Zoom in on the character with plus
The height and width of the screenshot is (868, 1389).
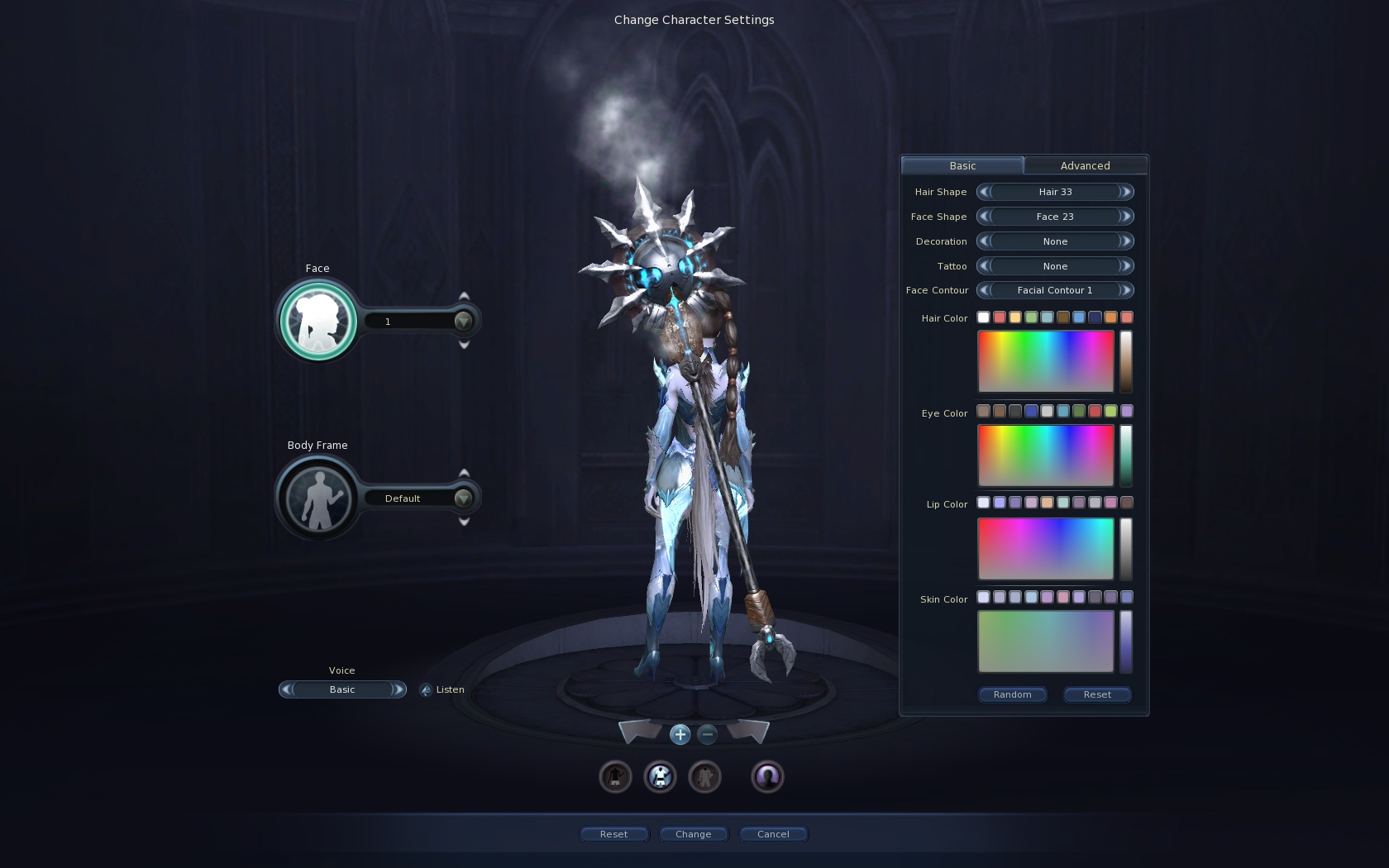tap(680, 734)
